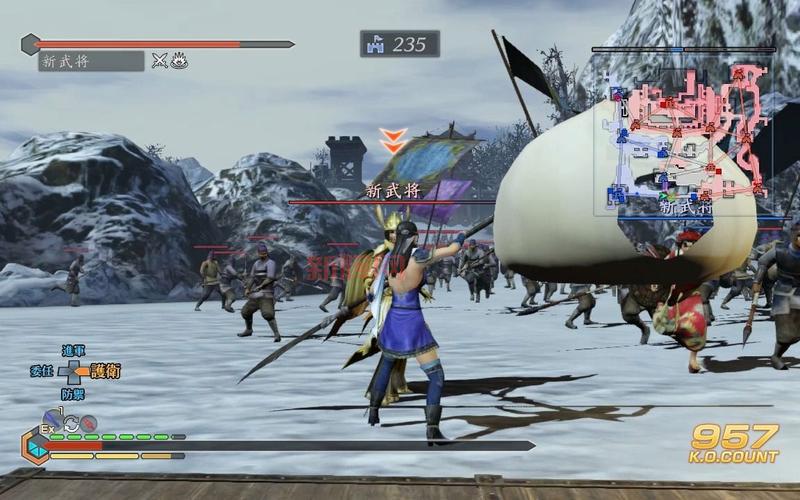Click the blue castle base counter icon
This screenshot has height=500, width=800.
coord(376,44)
